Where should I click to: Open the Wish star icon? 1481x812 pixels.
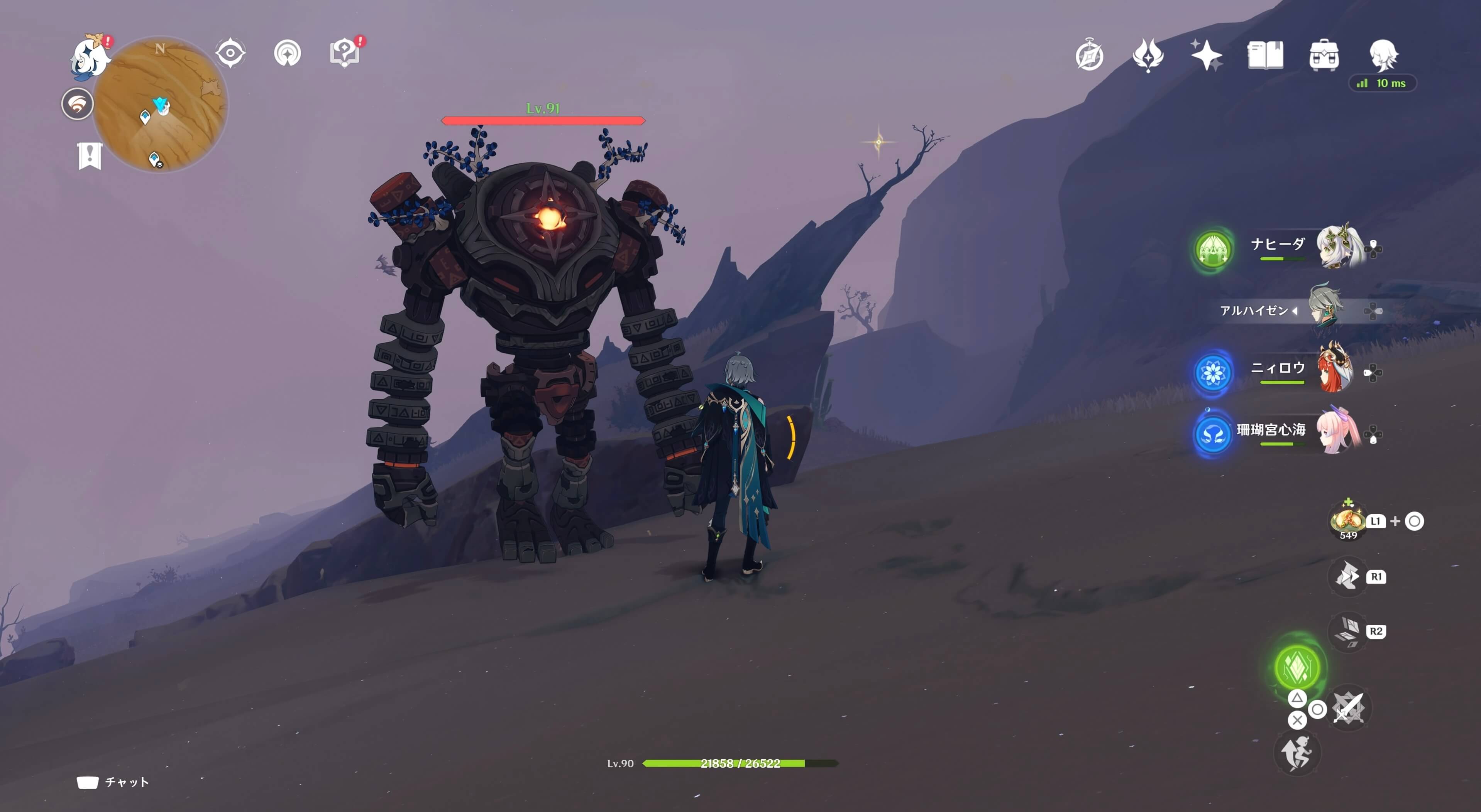click(1206, 56)
